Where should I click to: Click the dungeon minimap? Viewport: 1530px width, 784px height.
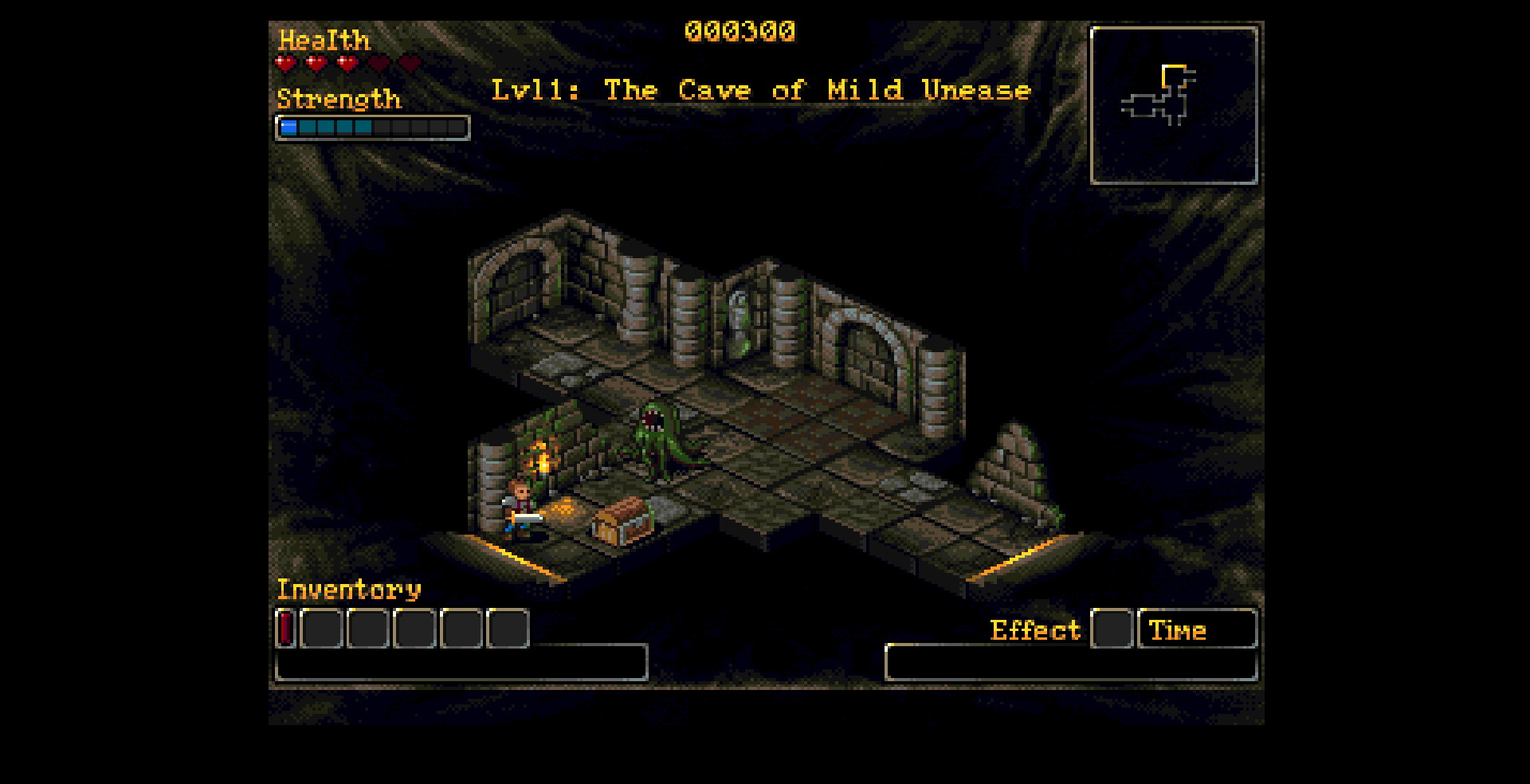[x=1173, y=105]
